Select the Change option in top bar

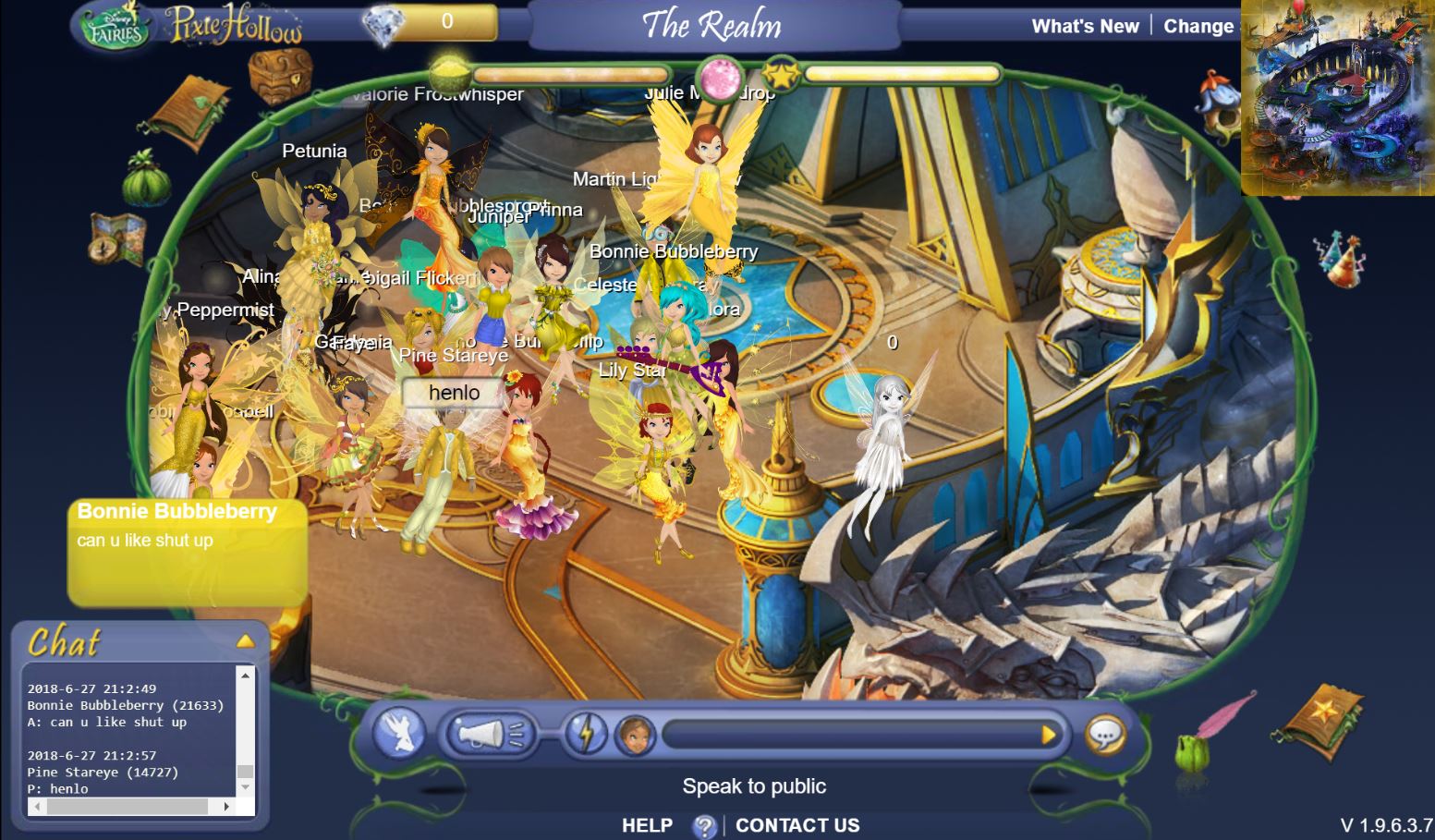pyautogui.click(x=1198, y=26)
